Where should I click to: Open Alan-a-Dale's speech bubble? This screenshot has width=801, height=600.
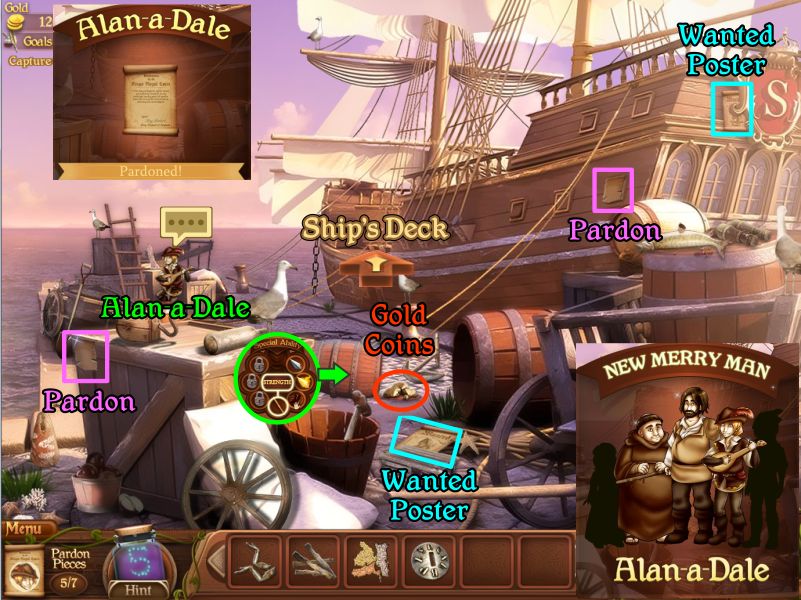pos(186,223)
